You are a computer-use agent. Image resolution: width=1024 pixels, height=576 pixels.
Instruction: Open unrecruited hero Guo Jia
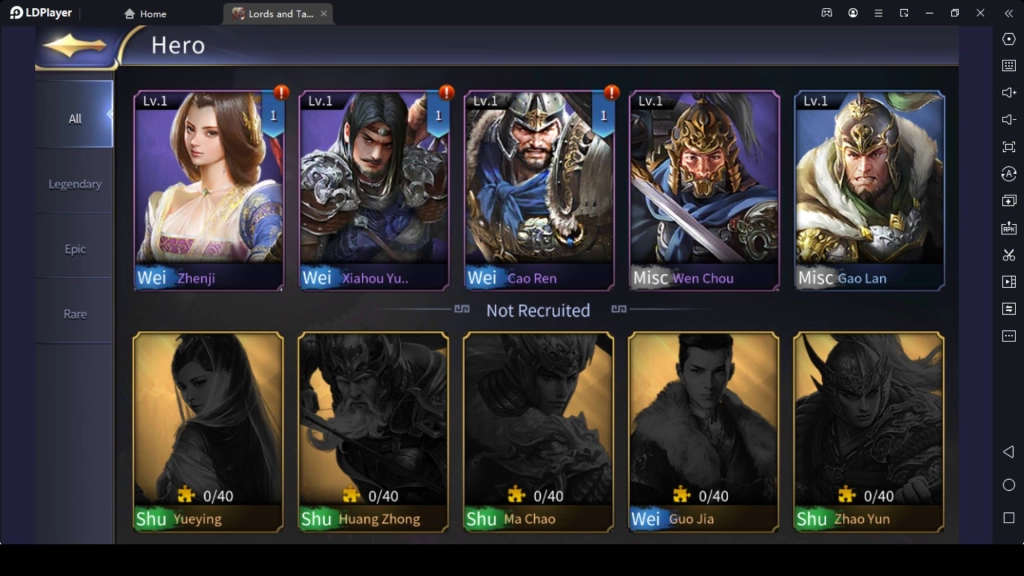click(x=704, y=431)
